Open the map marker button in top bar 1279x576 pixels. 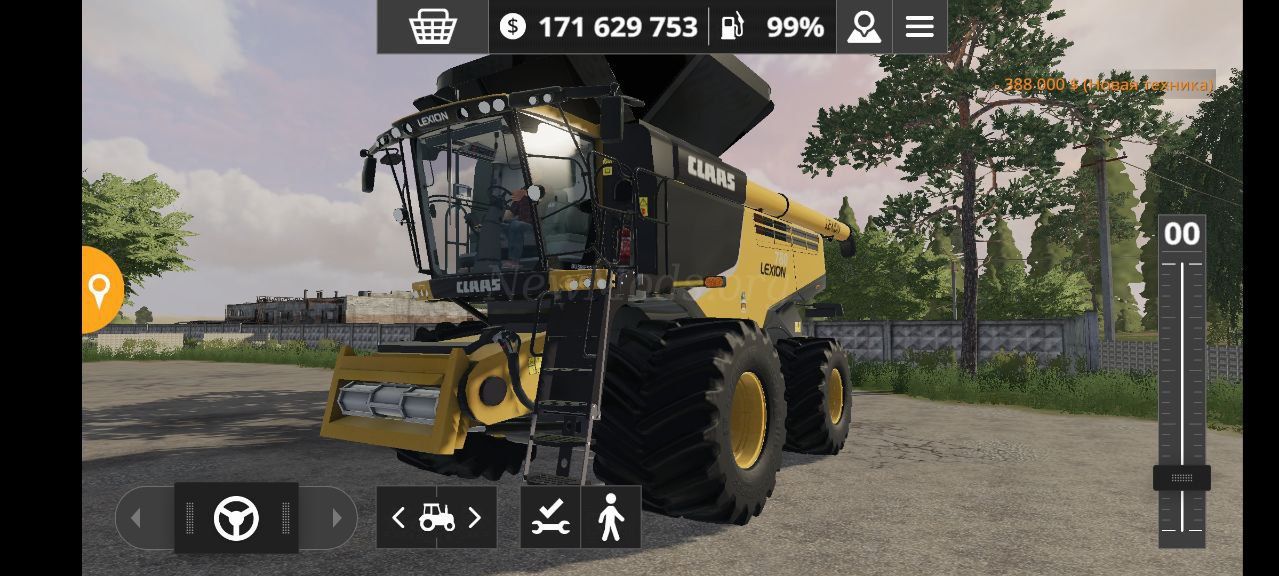click(x=864, y=27)
